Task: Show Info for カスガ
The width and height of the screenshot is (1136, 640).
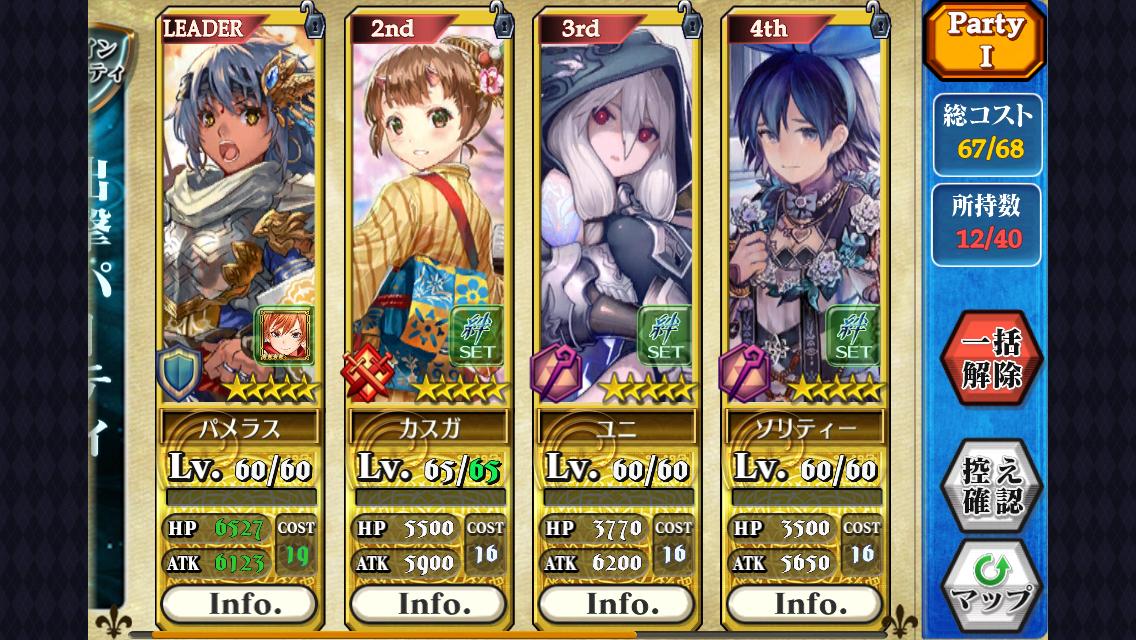Action: 428,603
